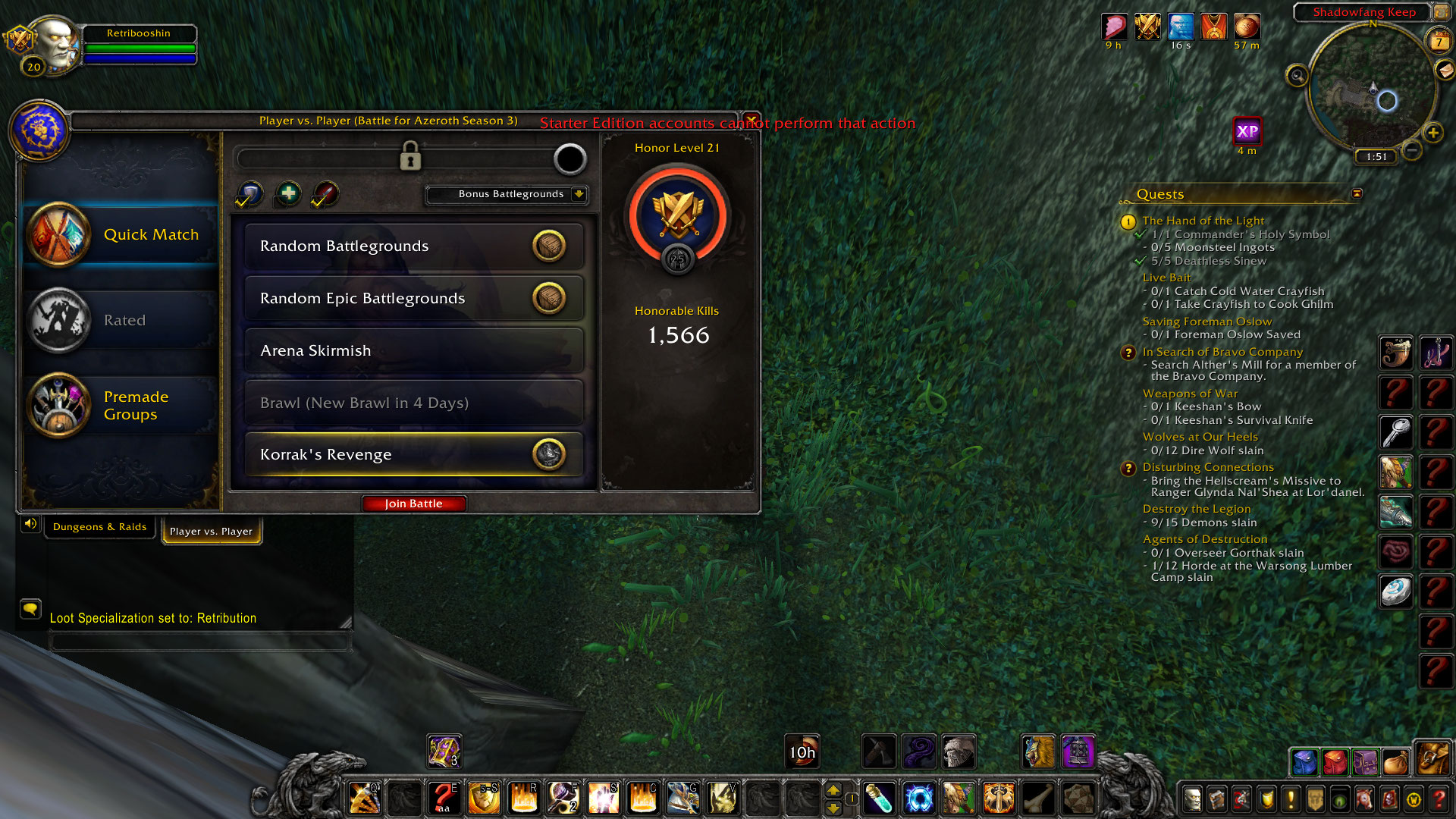1456x819 pixels.
Task: Switch to Dungeons & Raids tab
Action: point(99,527)
